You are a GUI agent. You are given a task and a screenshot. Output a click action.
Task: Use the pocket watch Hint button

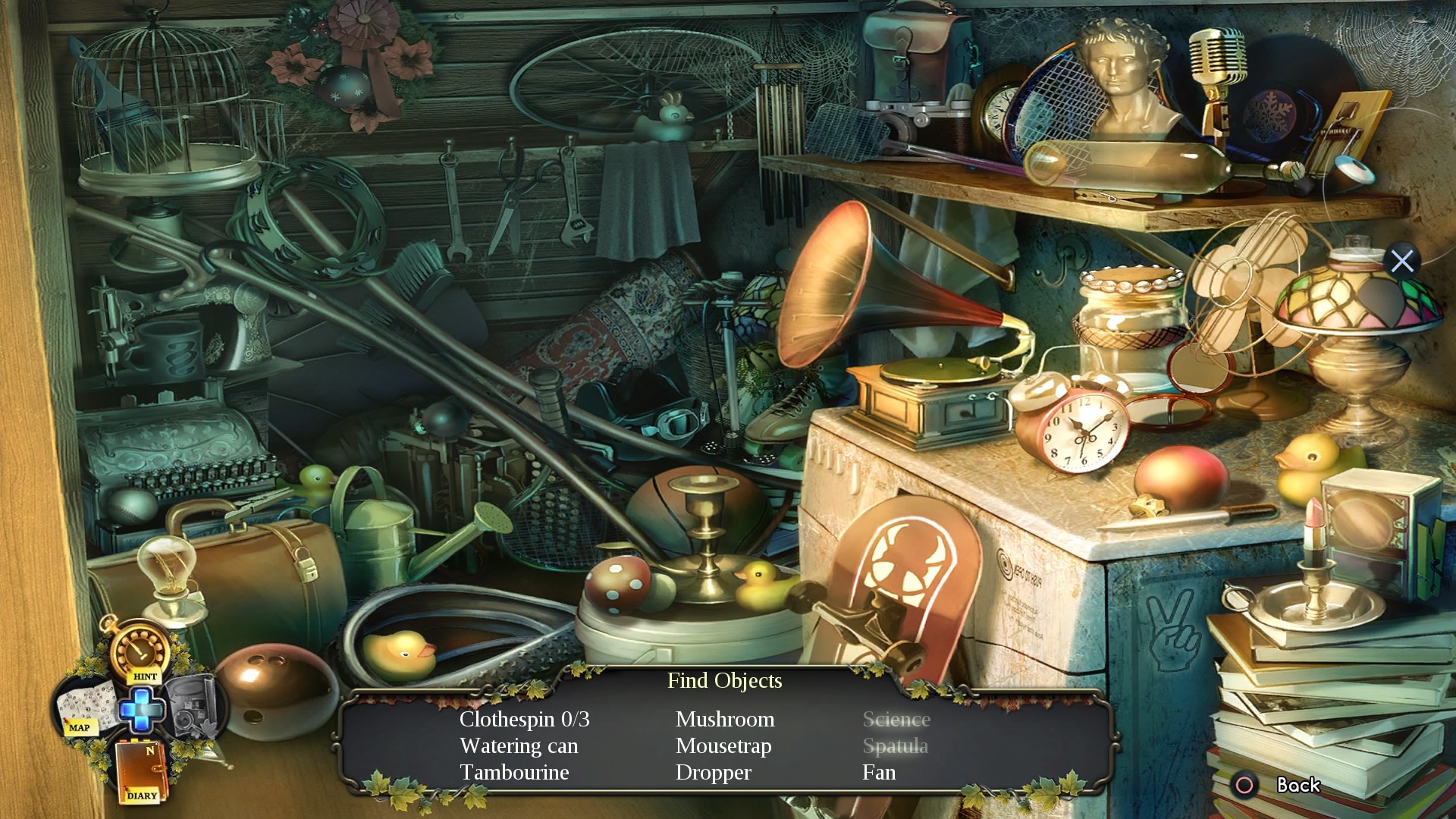tap(140, 651)
